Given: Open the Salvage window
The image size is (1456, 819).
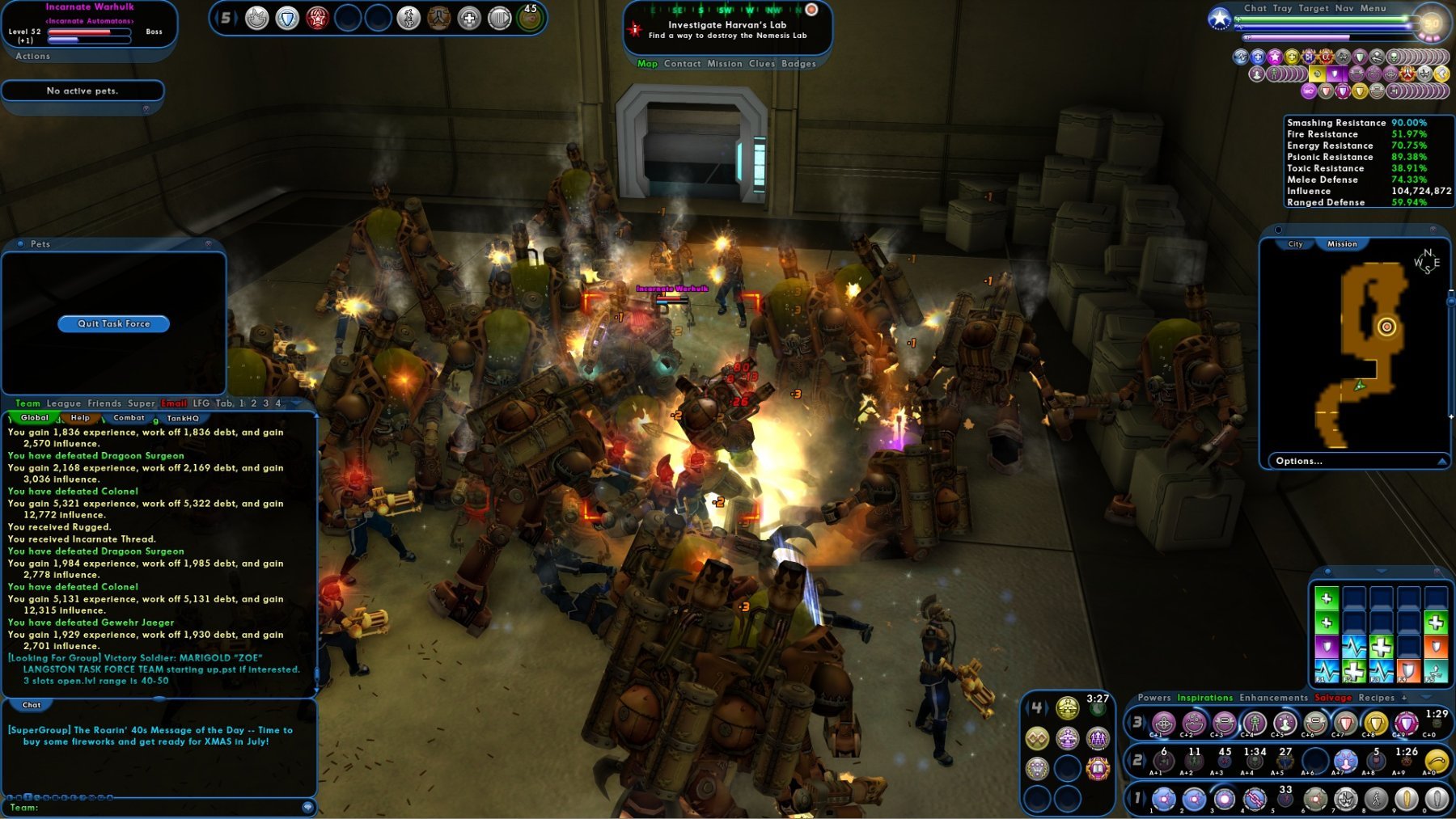Looking at the screenshot, I should [x=1333, y=698].
